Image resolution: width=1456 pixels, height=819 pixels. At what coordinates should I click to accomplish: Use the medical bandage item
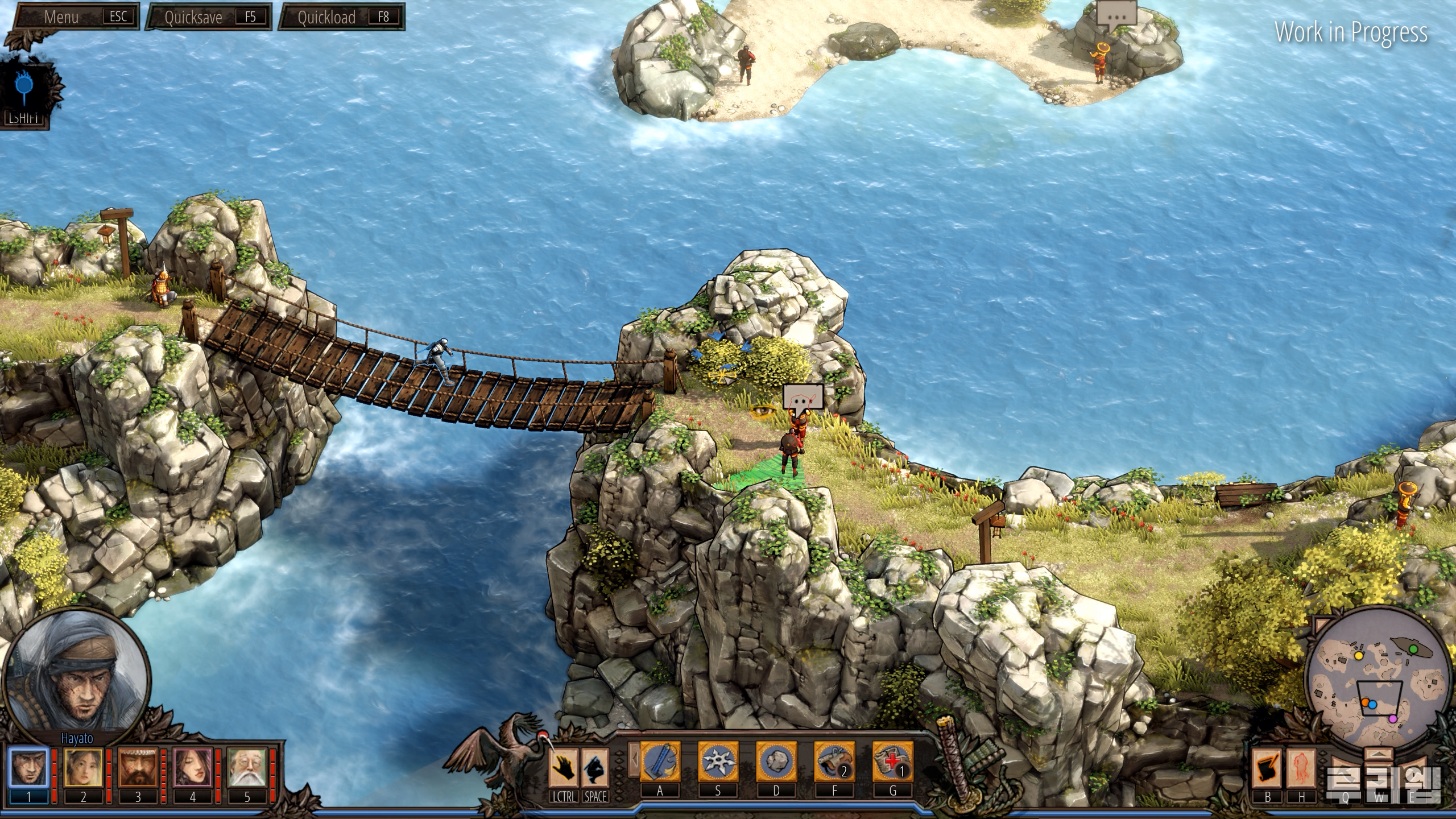(x=892, y=762)
